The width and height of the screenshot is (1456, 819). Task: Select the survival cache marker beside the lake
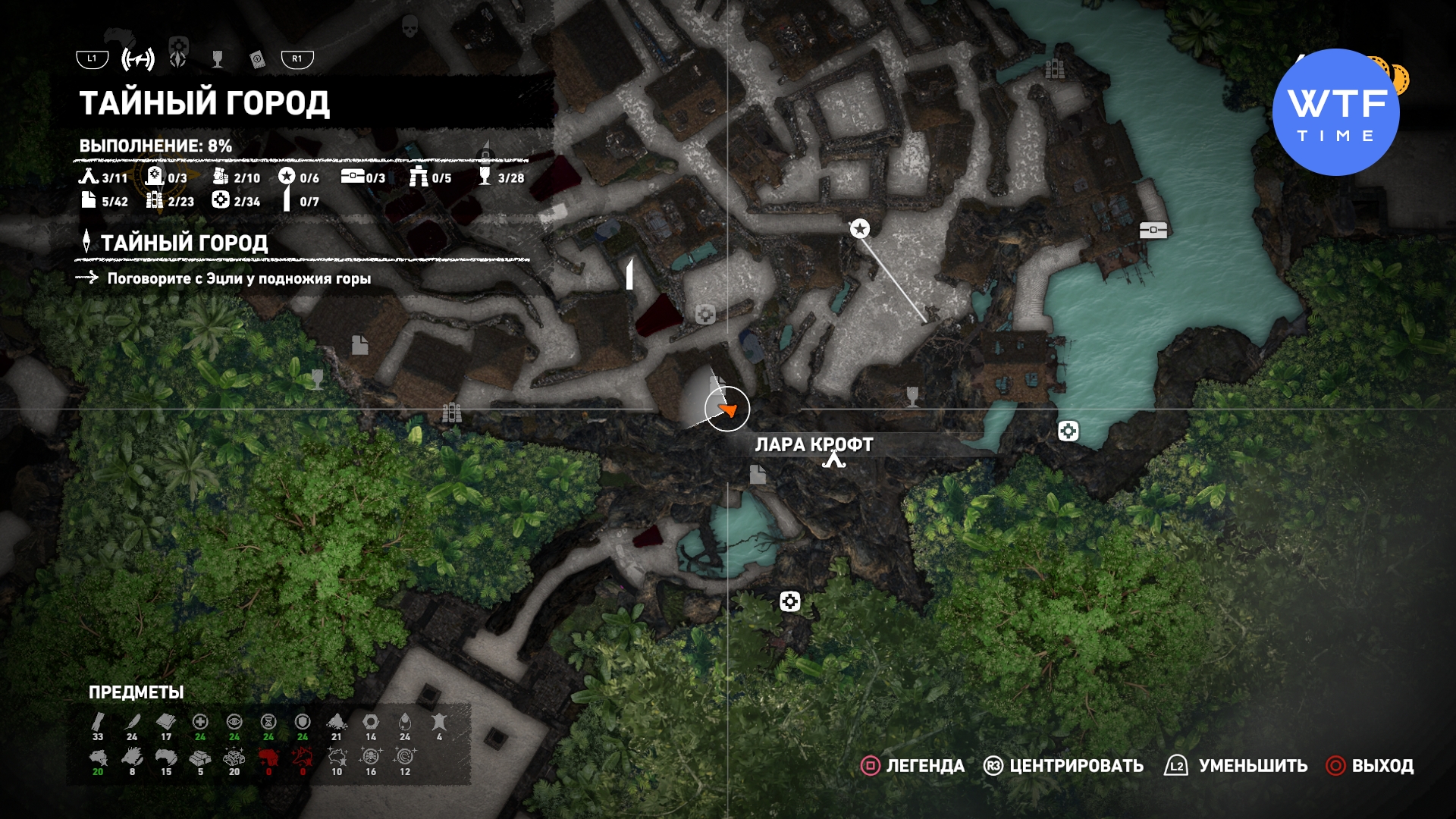[x=1068, y=431]
